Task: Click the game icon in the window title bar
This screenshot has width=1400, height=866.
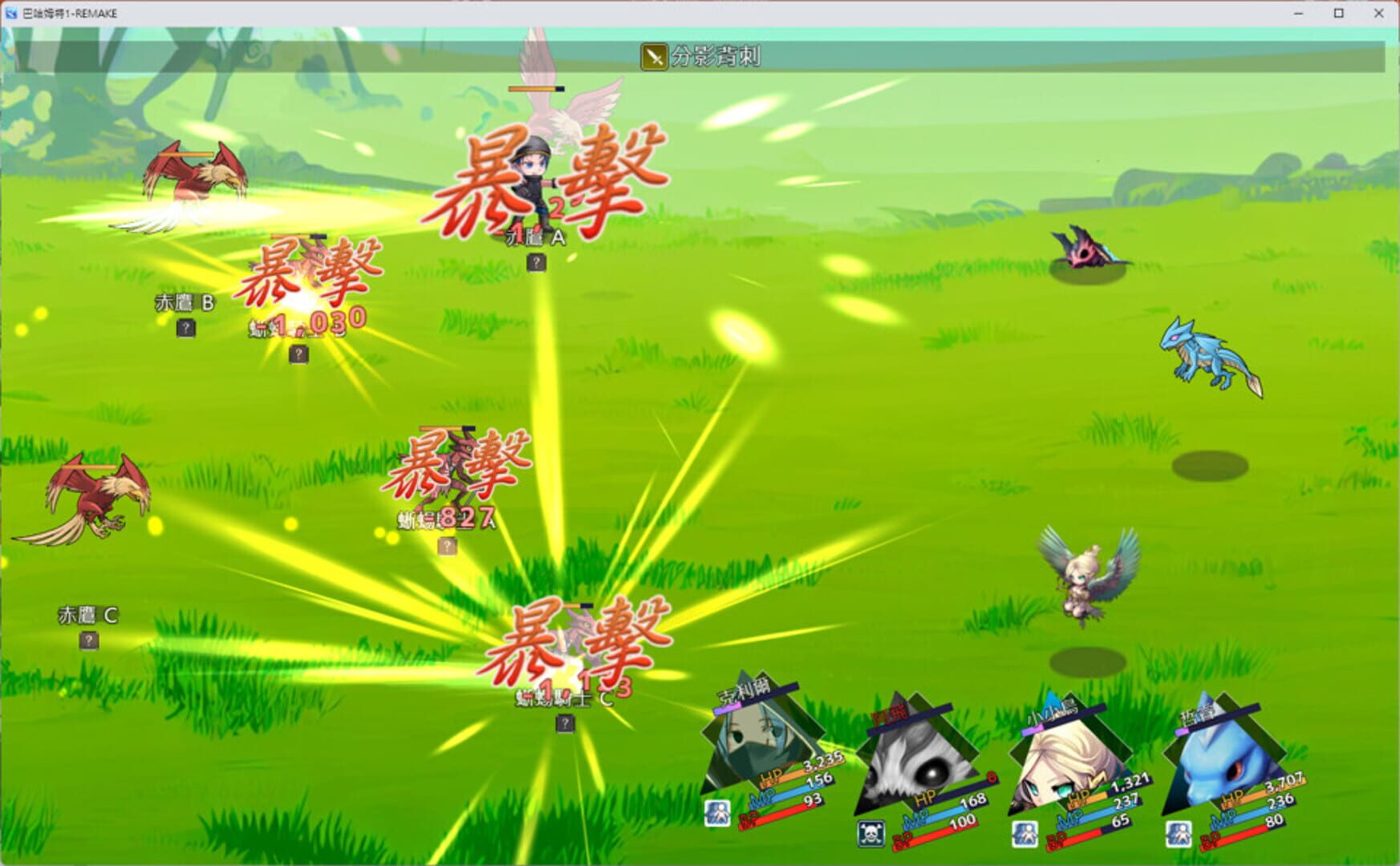Action: tap(11, 13)
